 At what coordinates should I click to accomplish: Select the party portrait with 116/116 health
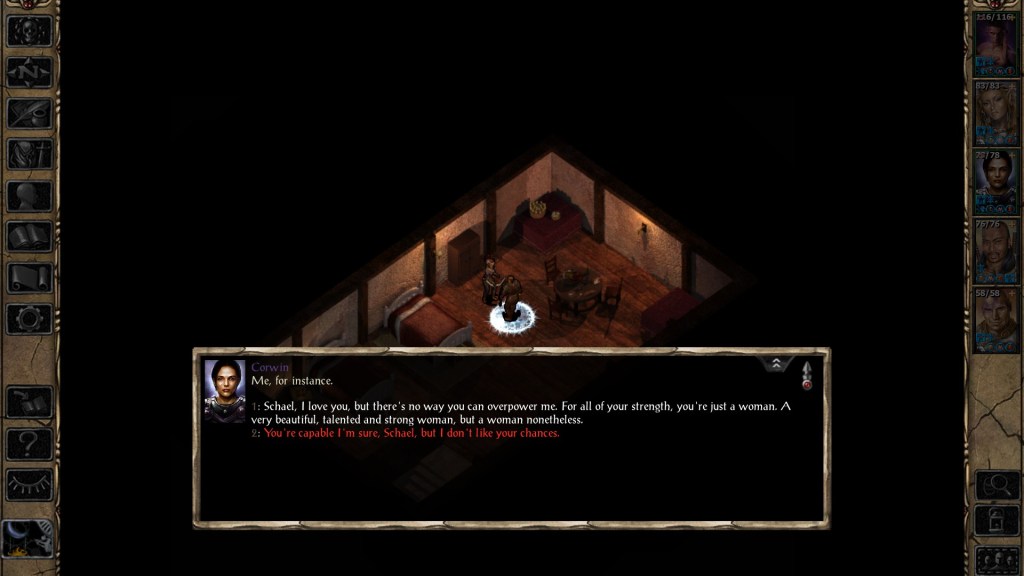(996, 45)
